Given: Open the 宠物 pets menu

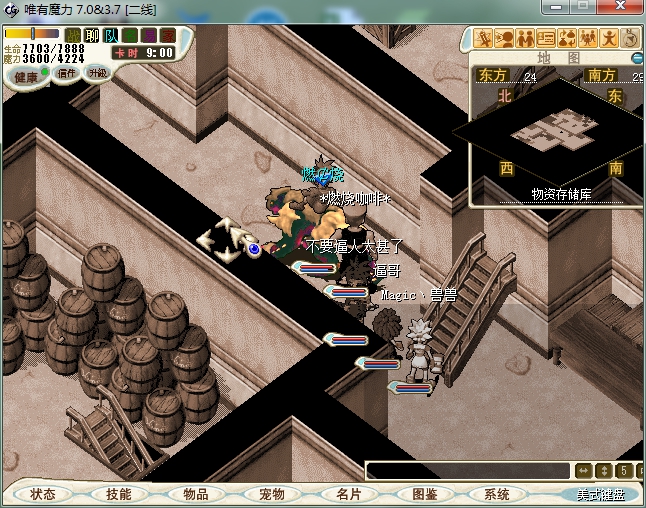Looking at the screenshot, I should (x=271, y=494).
